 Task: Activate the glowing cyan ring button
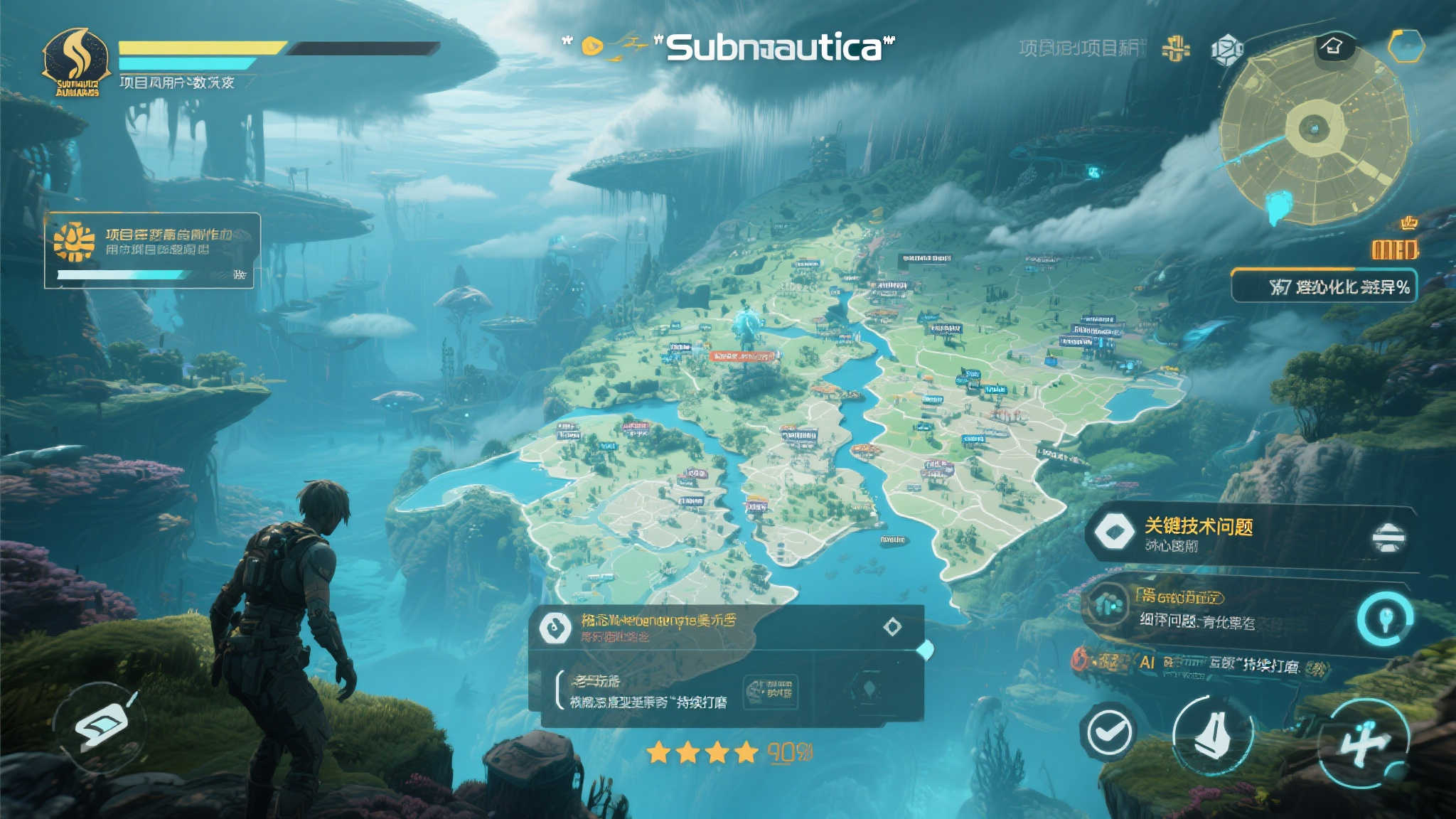[x=1384, y=618]
